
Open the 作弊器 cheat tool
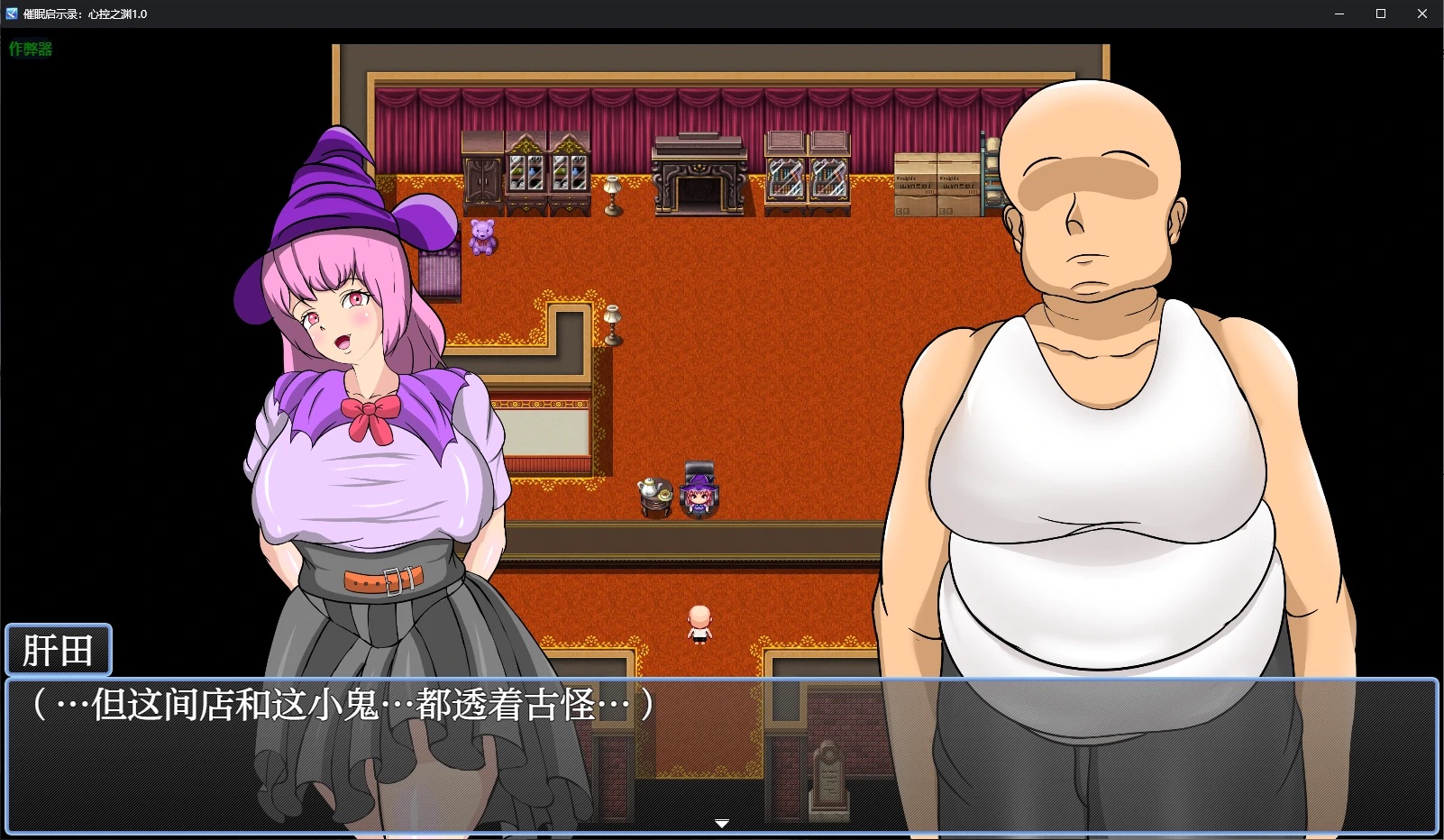(x=30, y=50)
